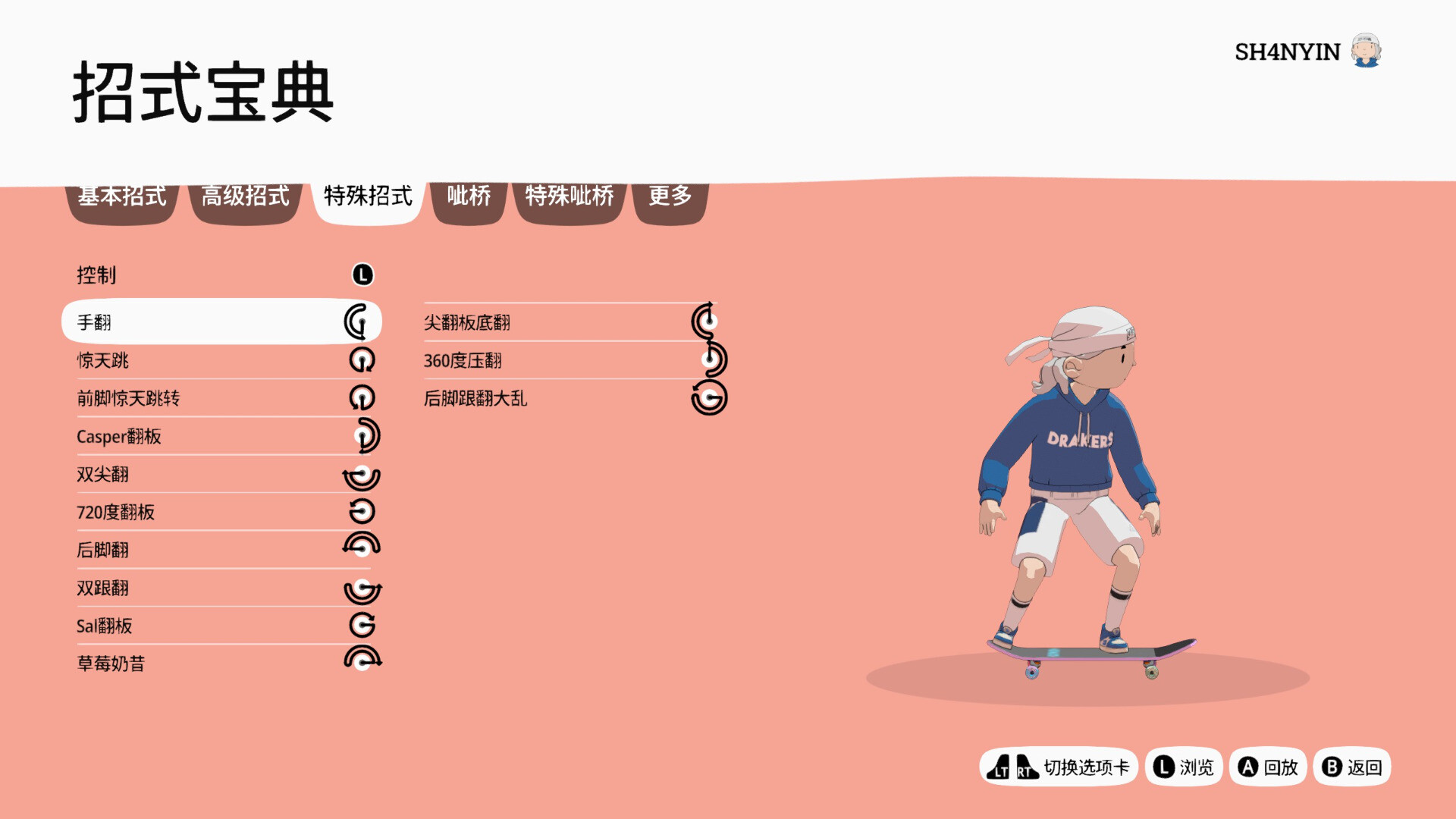This screenshot has width=1456, height=819.
Task: Select the 尖翻板底翻 trick
Action: pyautogui.click(x=569, y=322)
